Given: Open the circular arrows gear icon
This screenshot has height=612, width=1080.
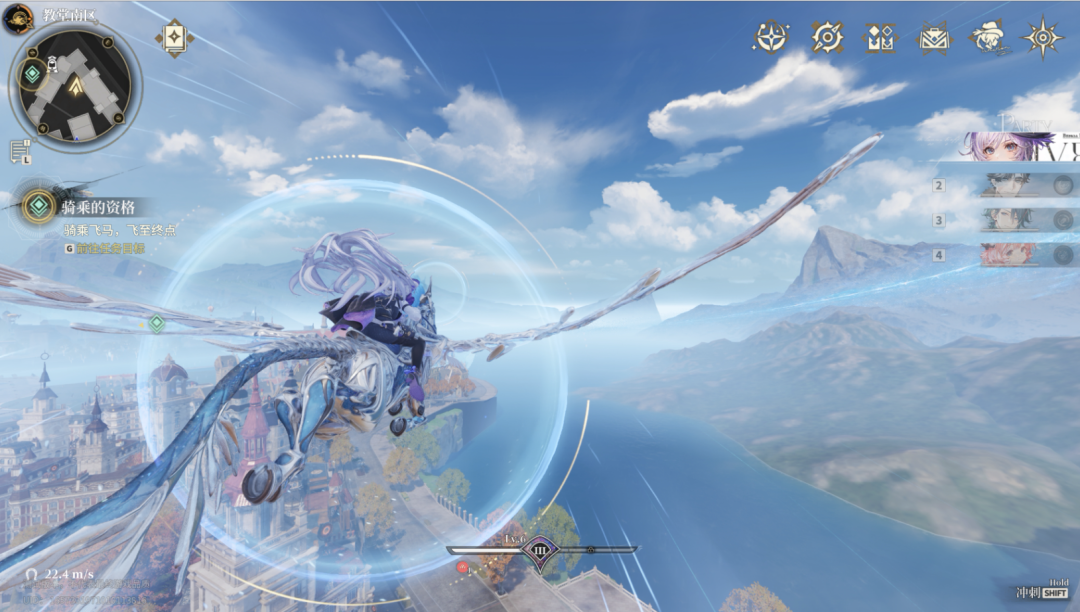Looking at the screenshot, I should click(827, 37).
